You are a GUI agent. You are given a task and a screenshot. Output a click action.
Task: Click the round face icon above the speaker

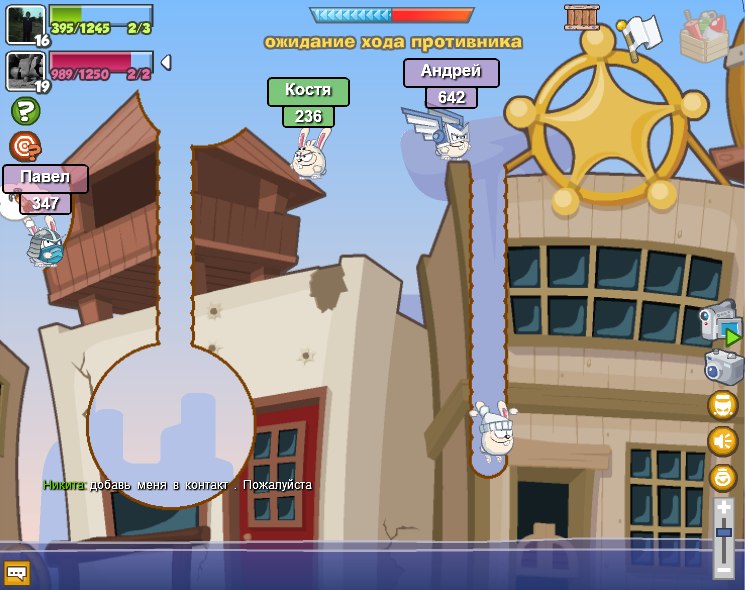(722, 405)
